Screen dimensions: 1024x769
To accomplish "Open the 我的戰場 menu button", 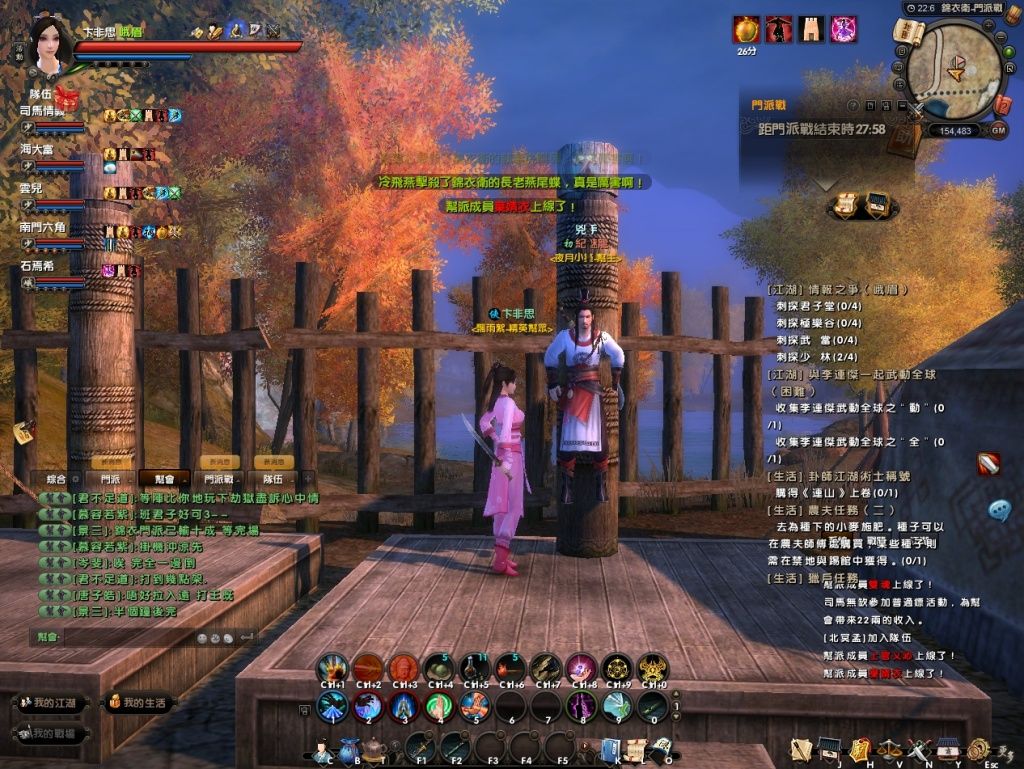I will [52, 734].
